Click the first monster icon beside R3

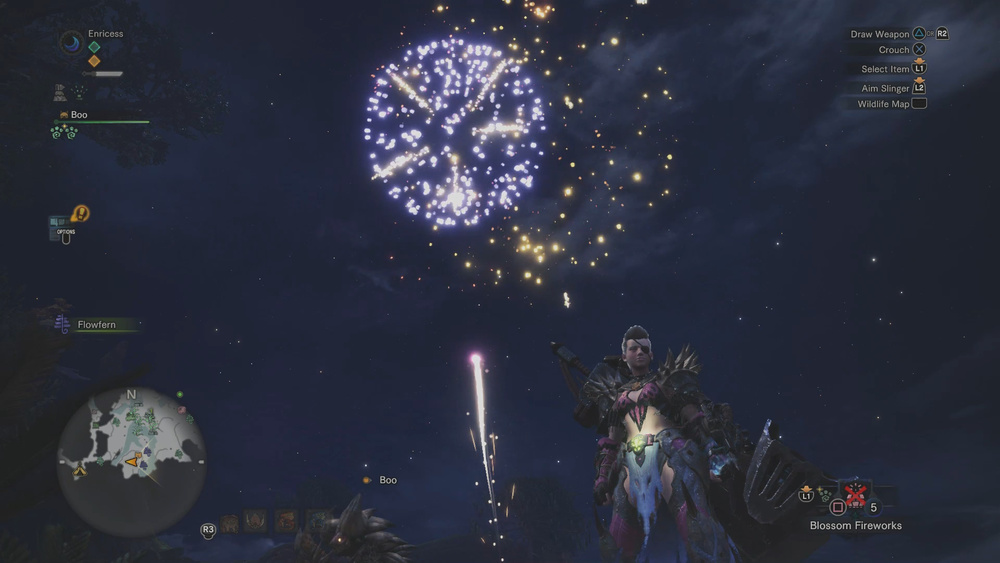pos(230,521)
